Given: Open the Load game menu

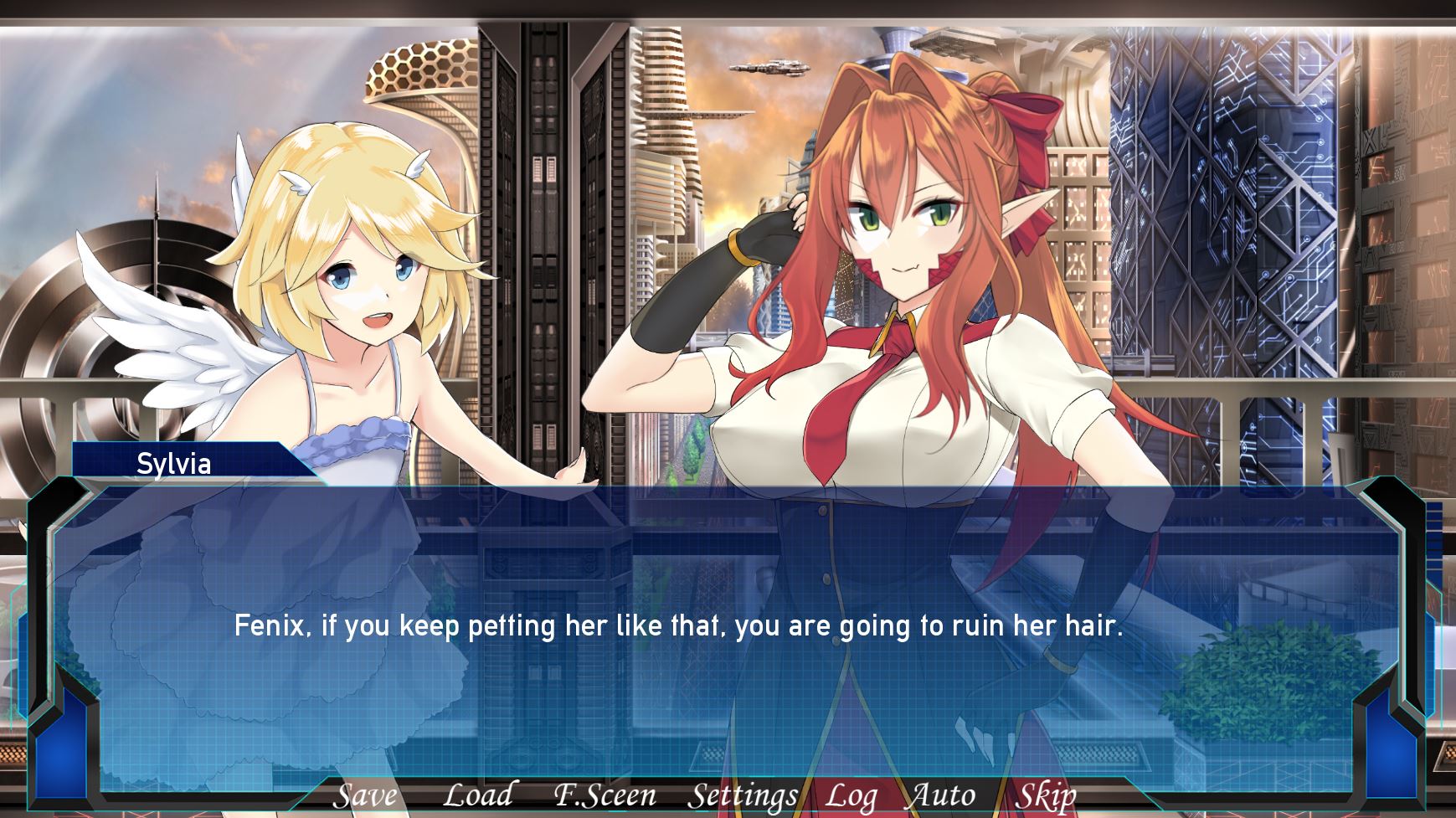Looking at the screenshot, I should tap(477, 795).
